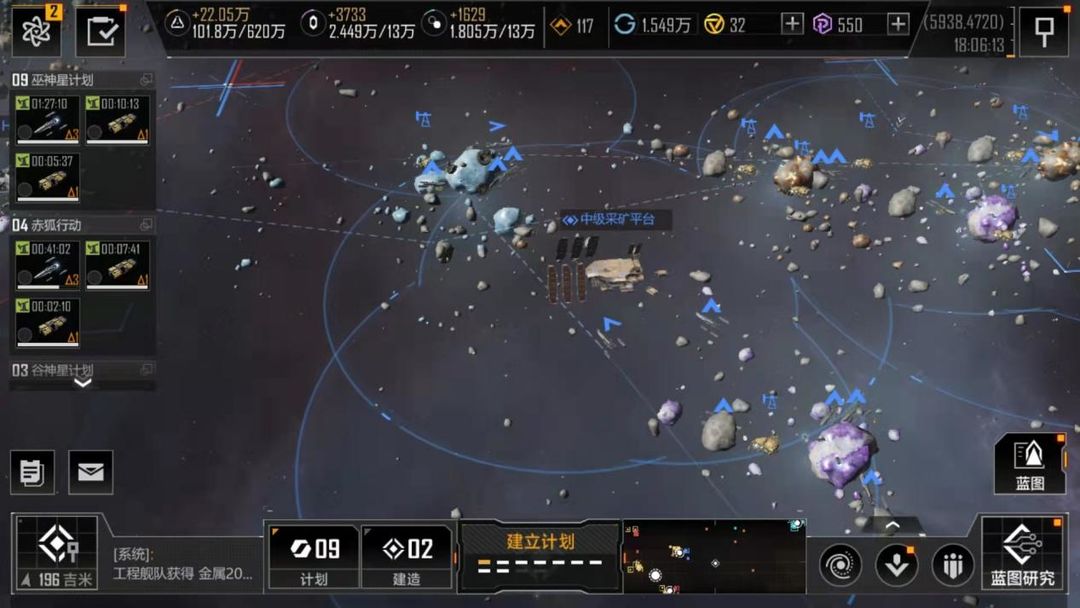Select the 00:41:02 ship card in plan 04
This screenshot has width=1080, height=608.
pos(47,264)
